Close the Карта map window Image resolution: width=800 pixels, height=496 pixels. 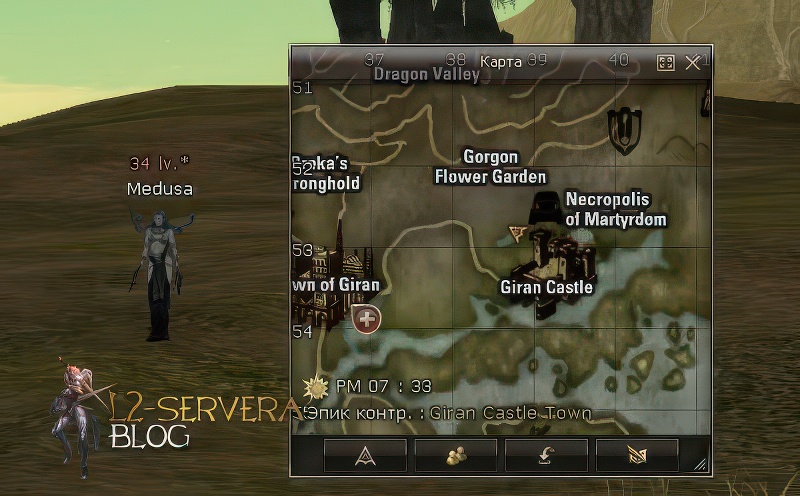click(693, 62)
